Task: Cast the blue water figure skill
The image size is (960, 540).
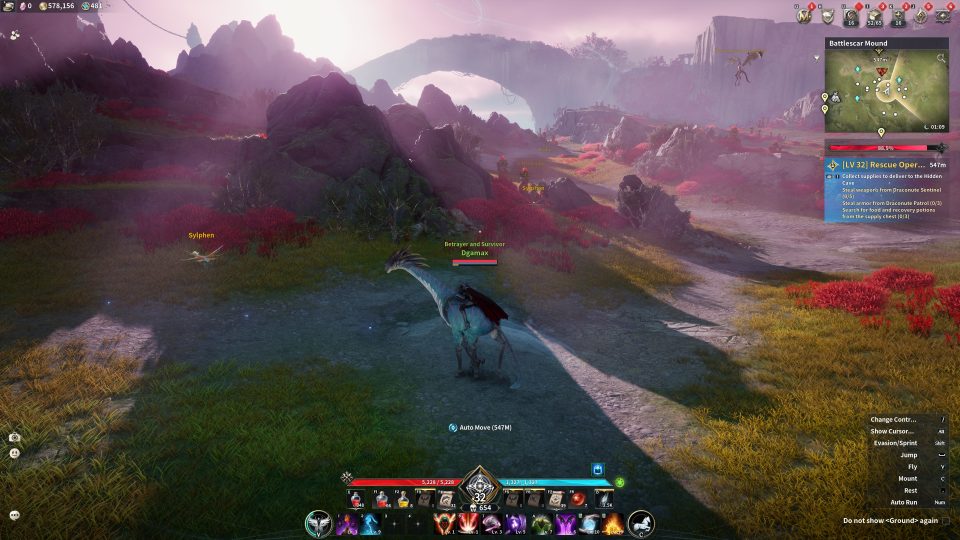Action: (370, 524)
